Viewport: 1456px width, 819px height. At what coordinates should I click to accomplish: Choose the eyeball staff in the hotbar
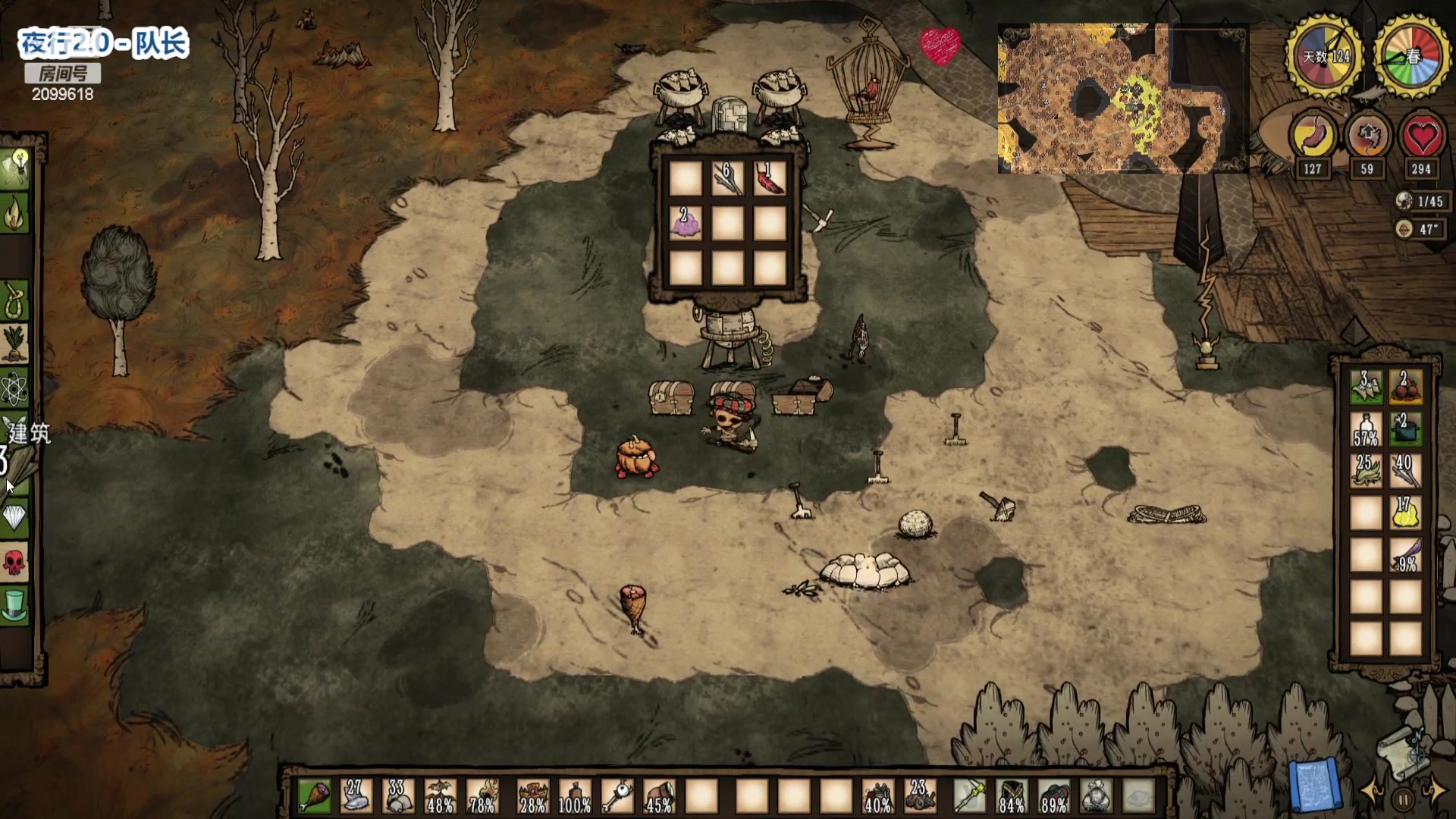click(x=617, y=797)
